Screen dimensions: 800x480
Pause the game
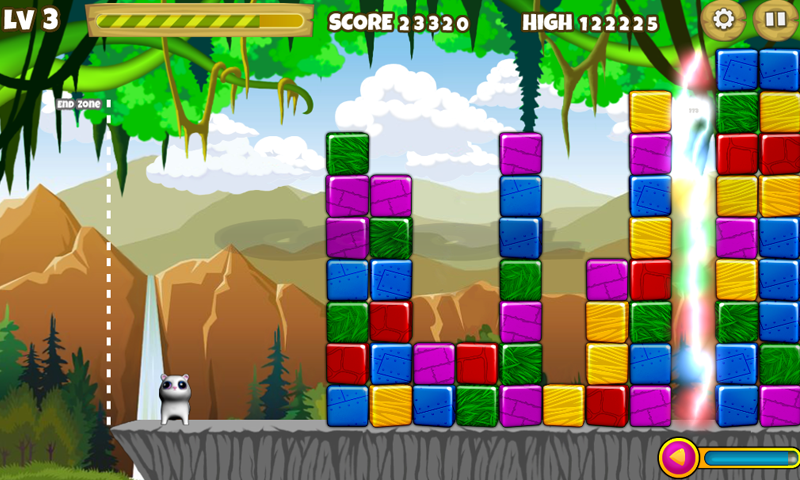774,19
